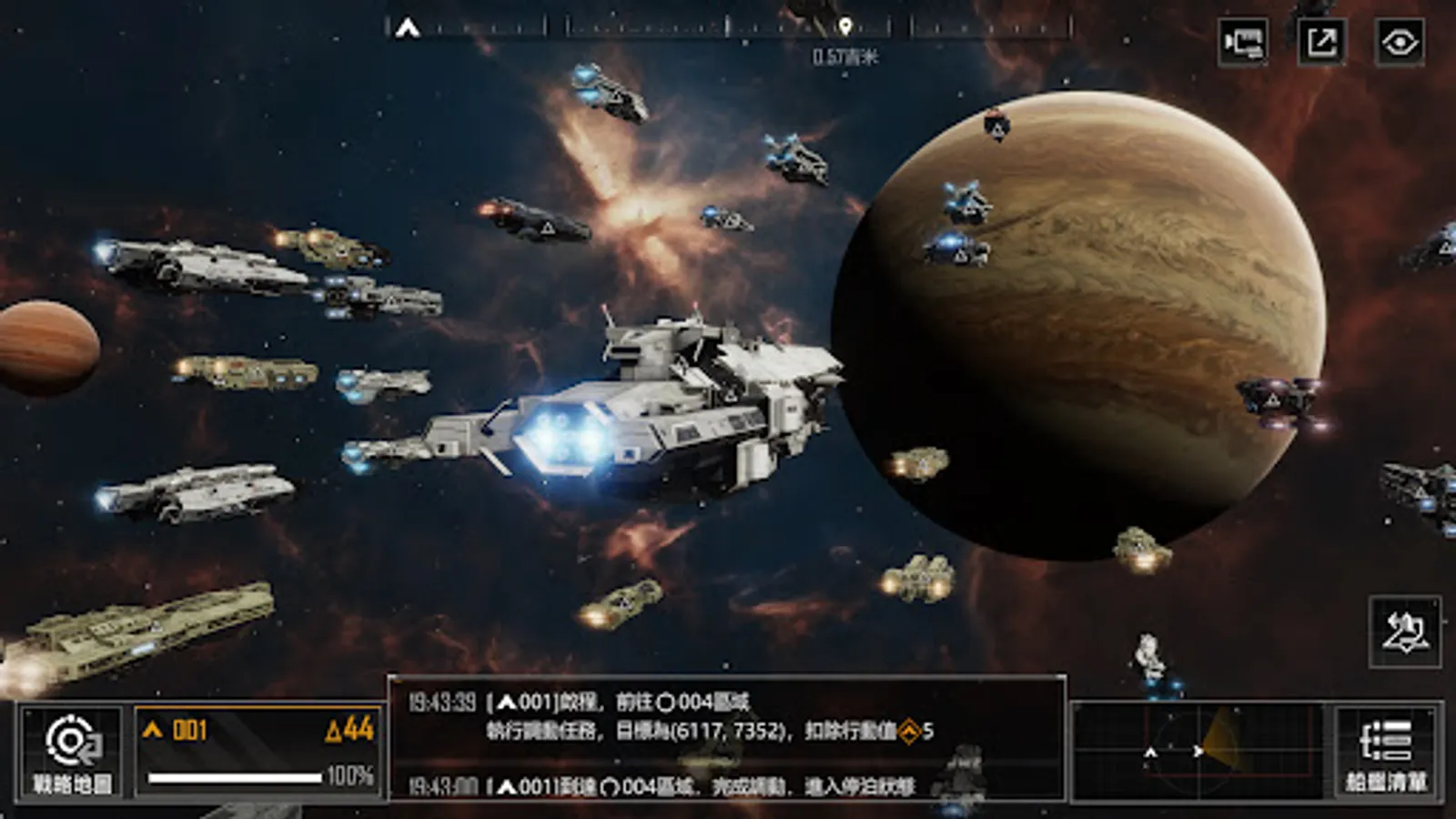This screenshot has height=819, width=1456.
Task: Open the fleet activity message log
Action: coord(726,739)
